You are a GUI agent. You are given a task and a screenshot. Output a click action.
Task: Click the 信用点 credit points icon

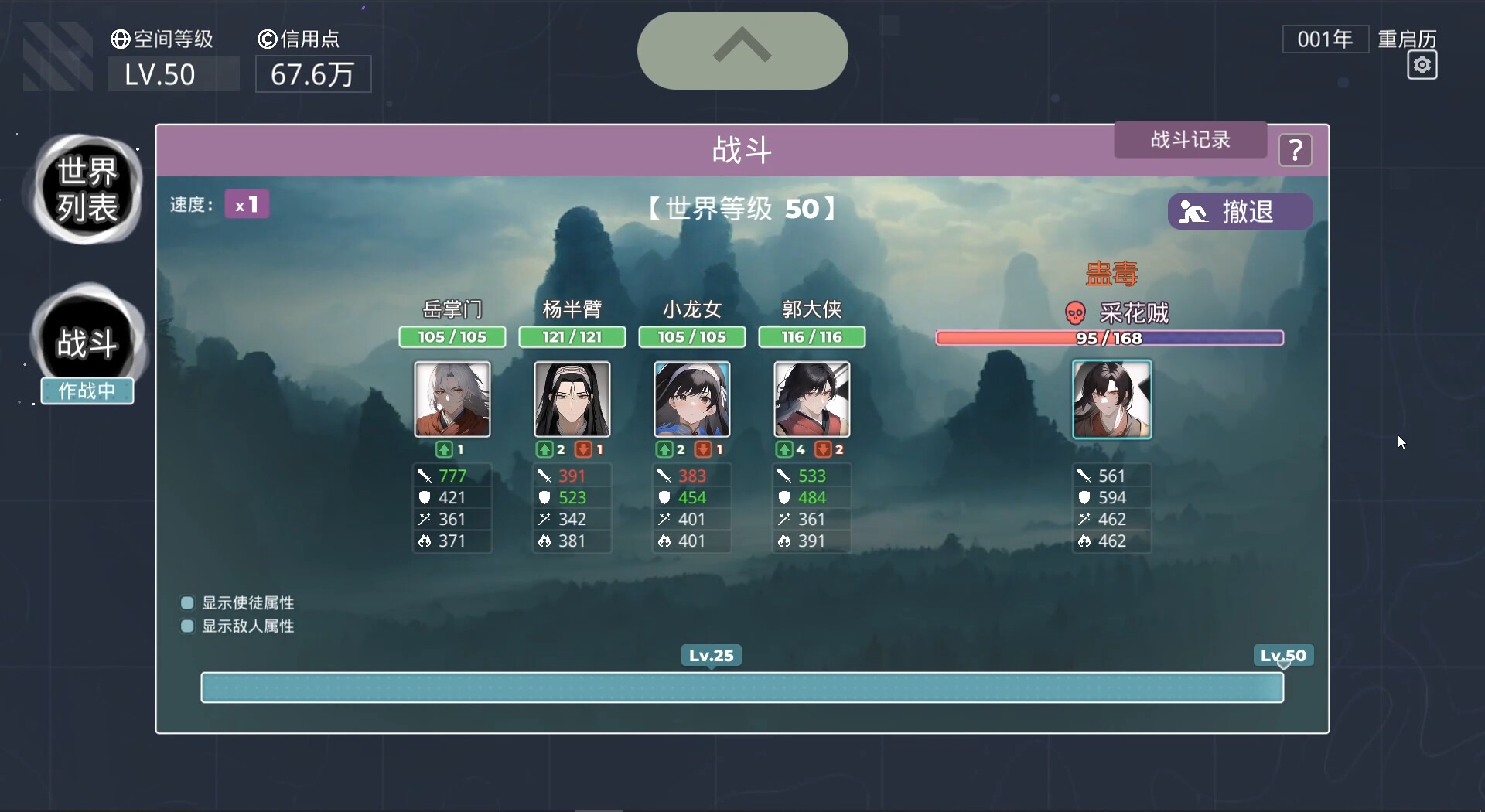click(267, 38)
